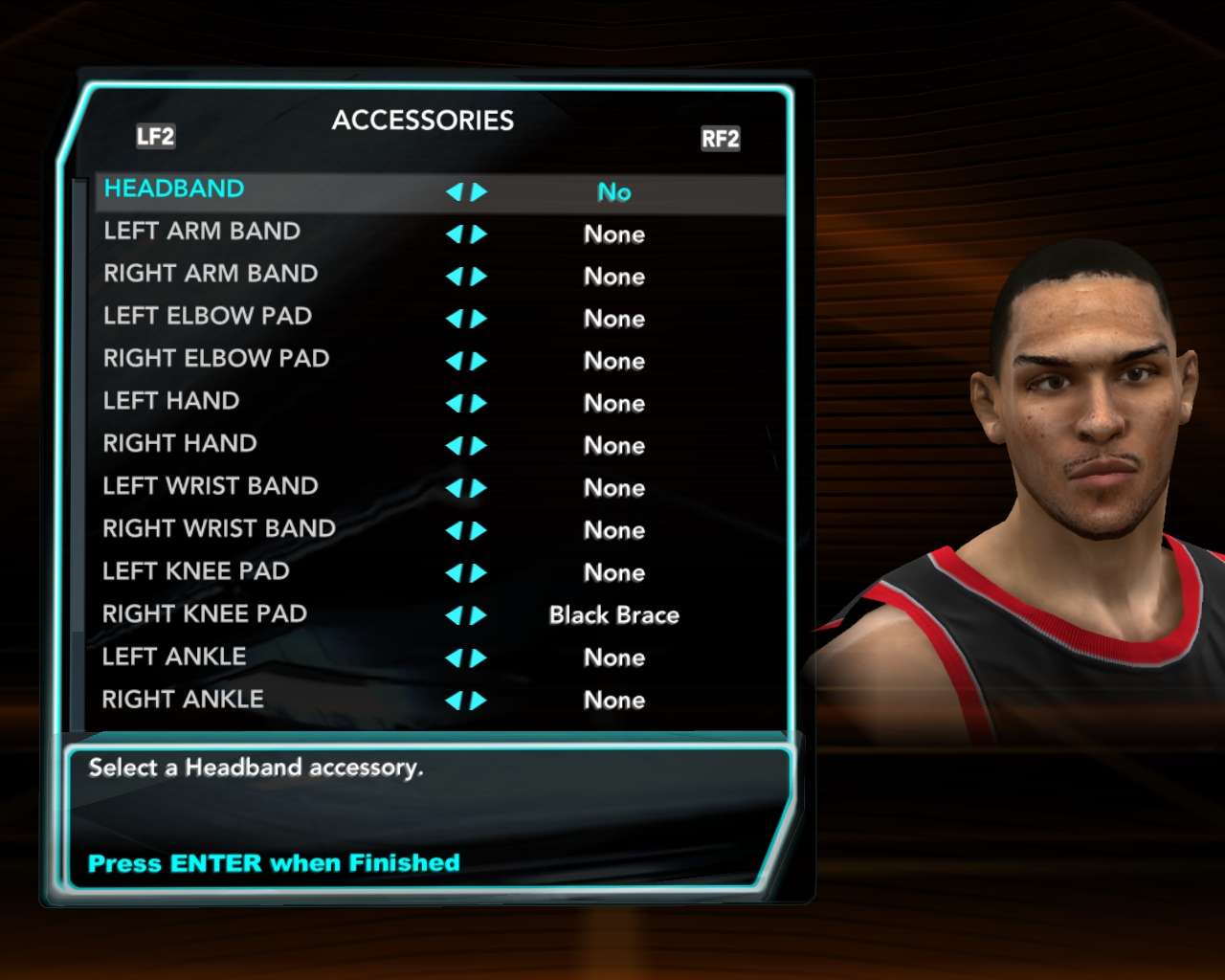Highlight the Left Ankle row

(174, 657)
